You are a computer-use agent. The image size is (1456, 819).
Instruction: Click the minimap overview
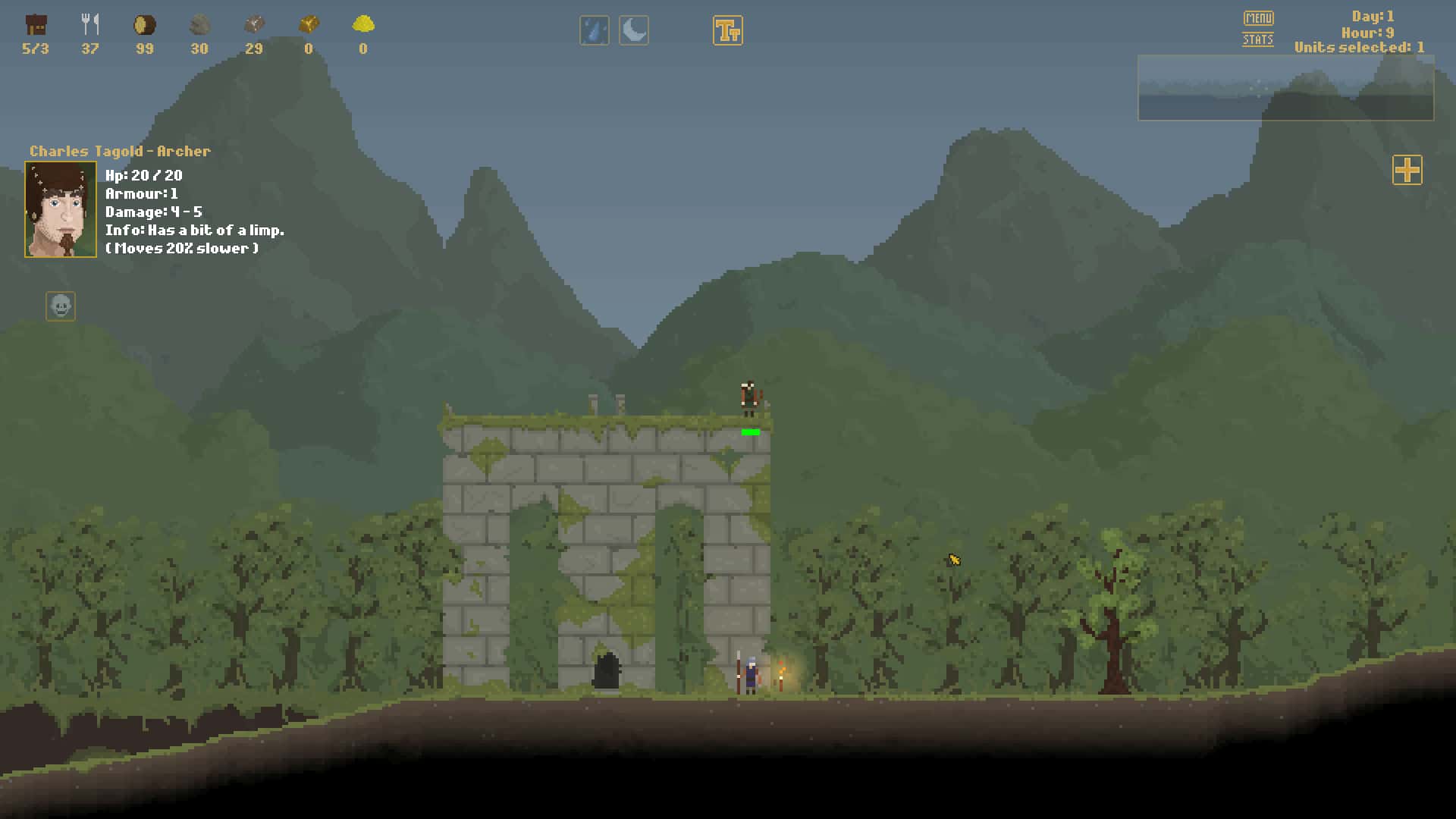click(1285, 88)
